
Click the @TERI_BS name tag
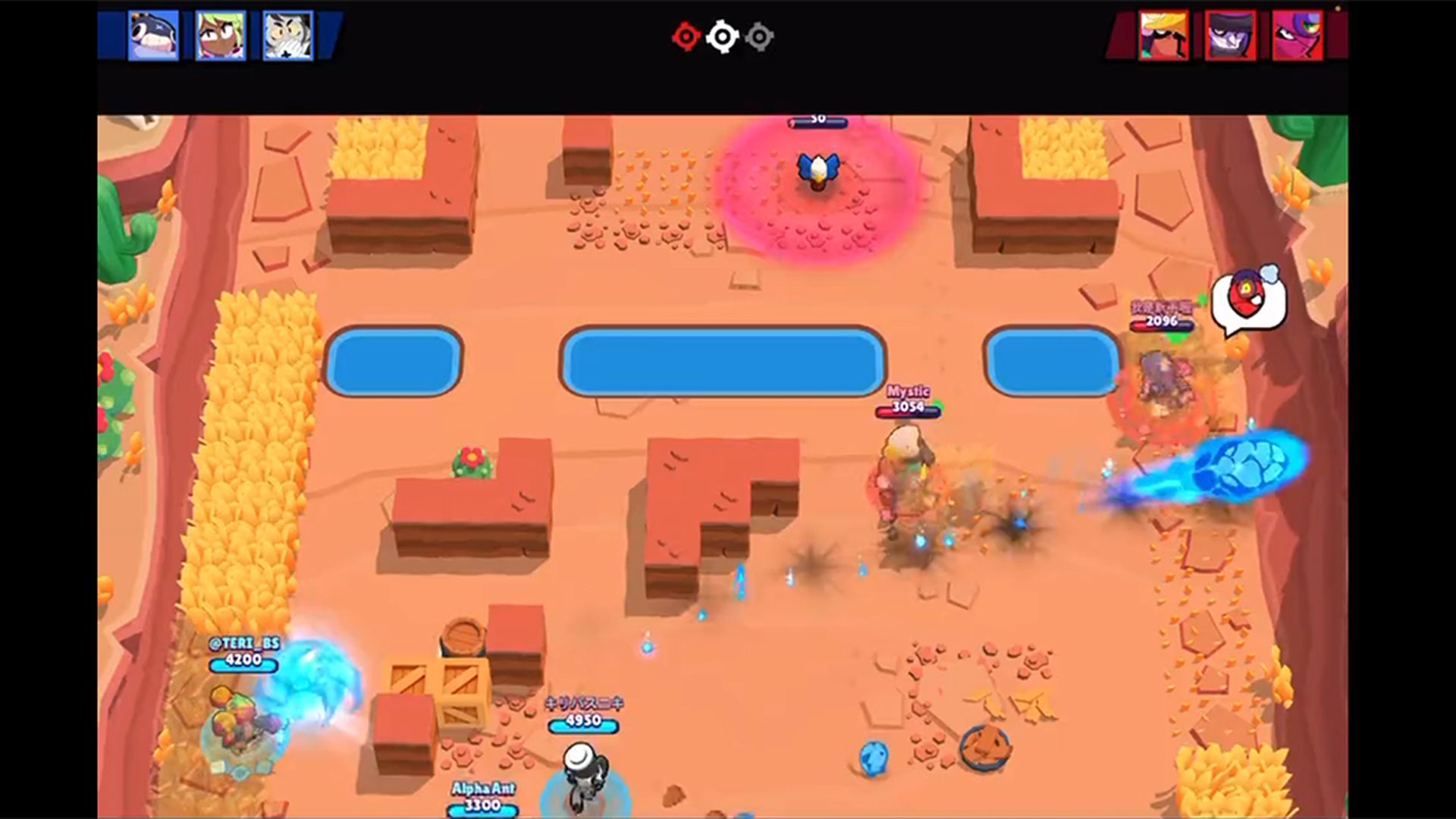(x=244, y=642)
